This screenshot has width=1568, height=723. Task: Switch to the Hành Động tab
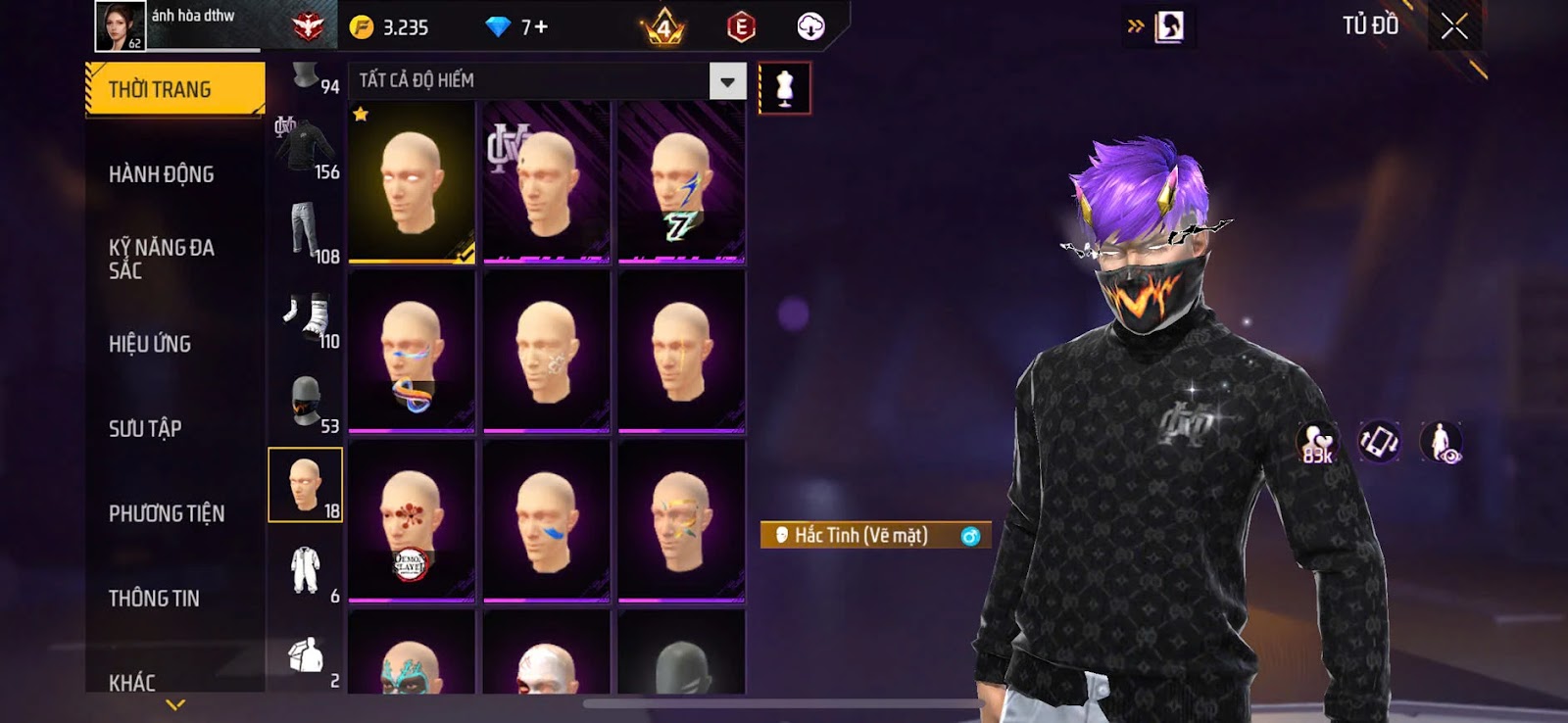click(162, 174)
